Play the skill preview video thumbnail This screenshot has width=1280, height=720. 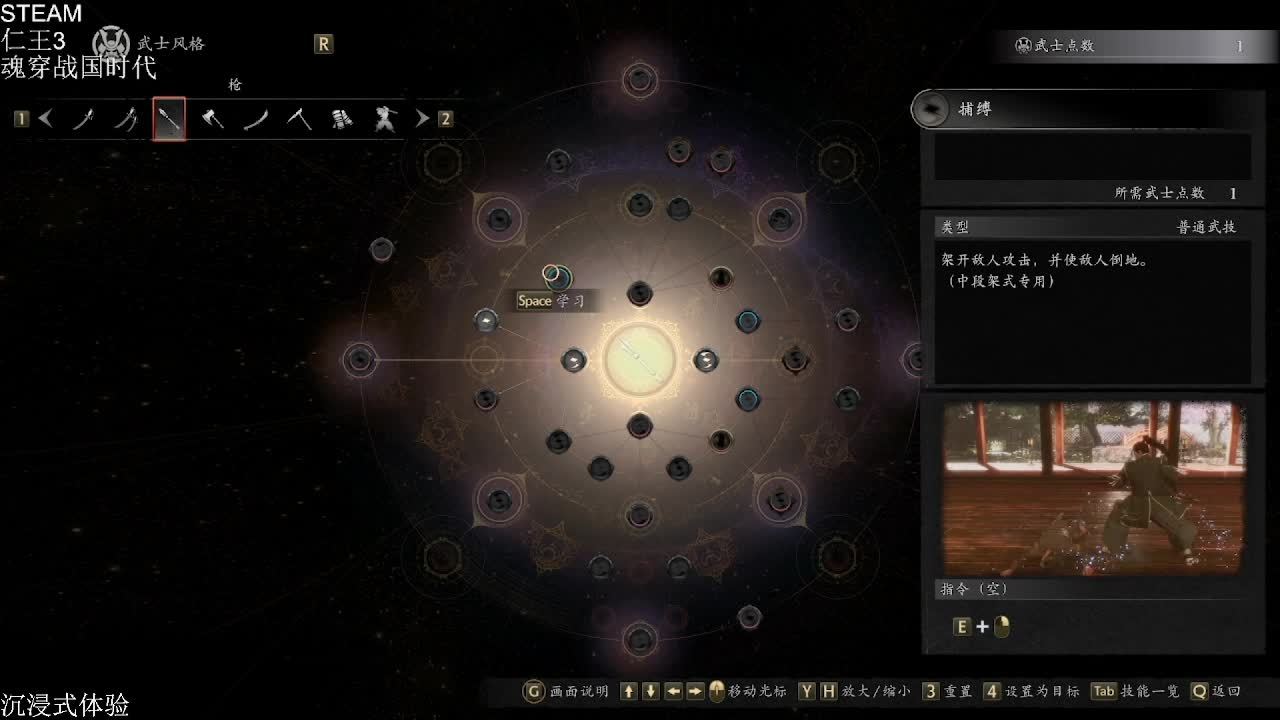1093,488
